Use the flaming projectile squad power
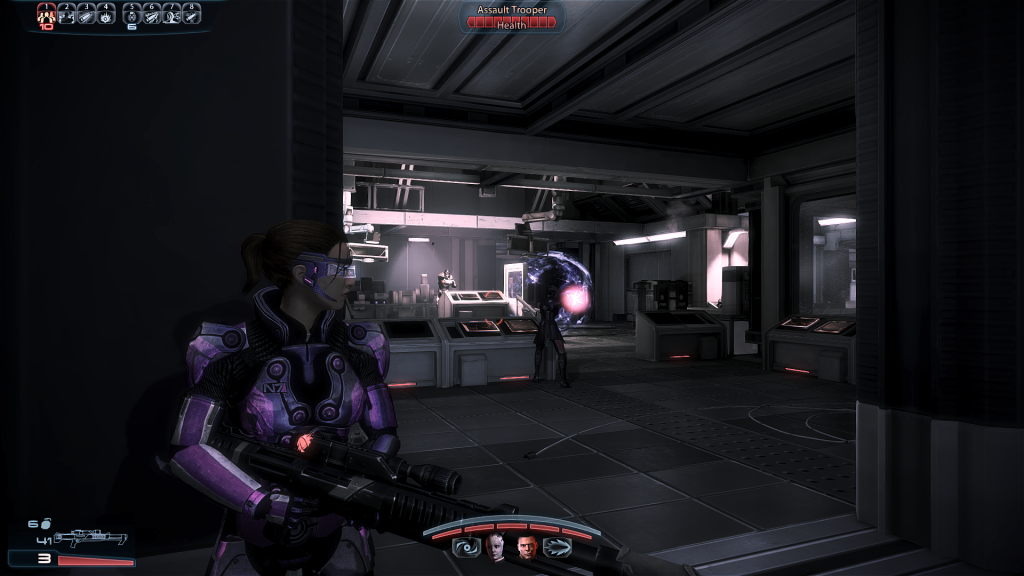The width and height of the screenshot is (1024, 576). click(x=558, y=546)
